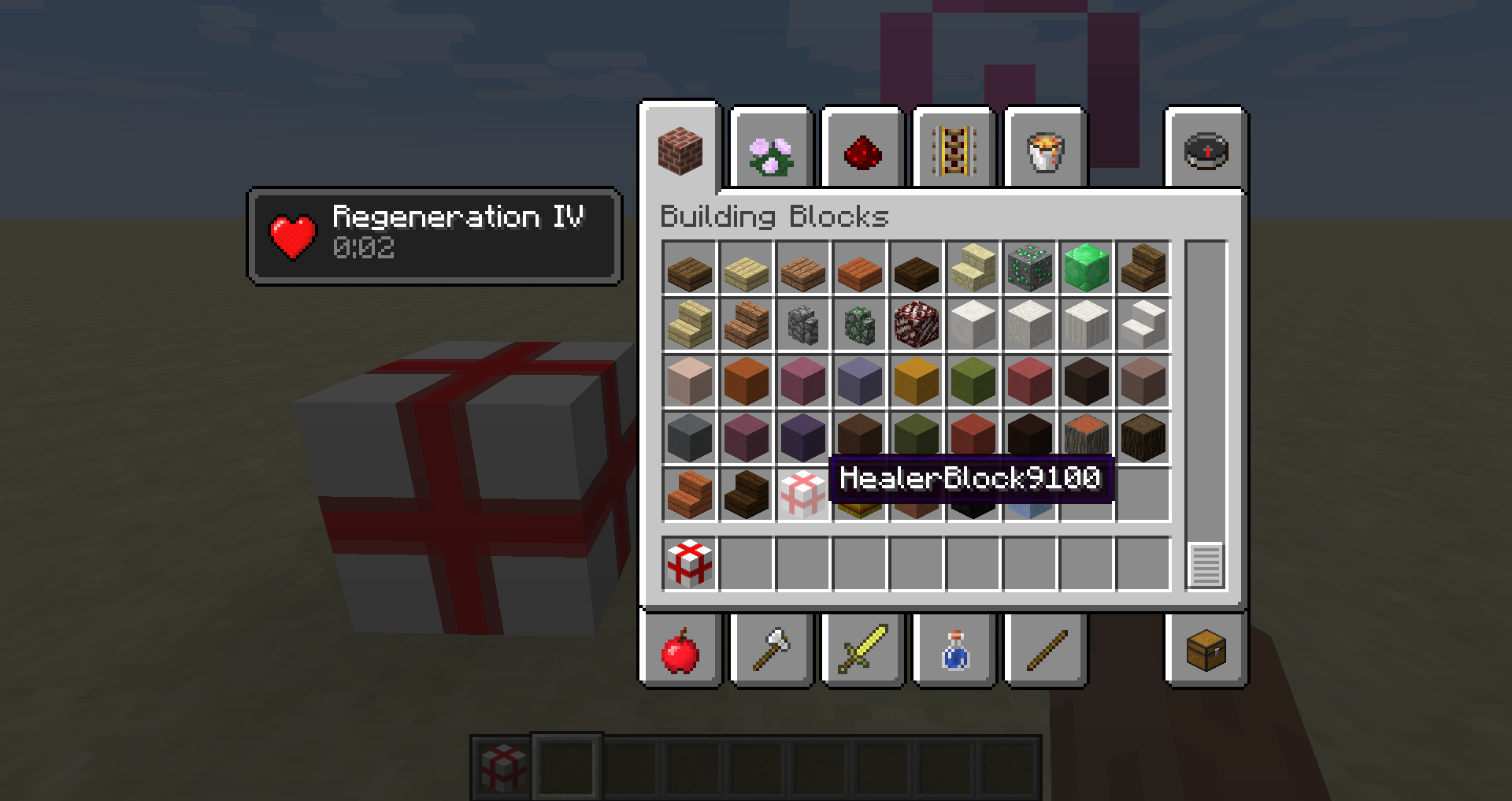
Task: Open the Brewing potion tab
Action: pos(953,651)
